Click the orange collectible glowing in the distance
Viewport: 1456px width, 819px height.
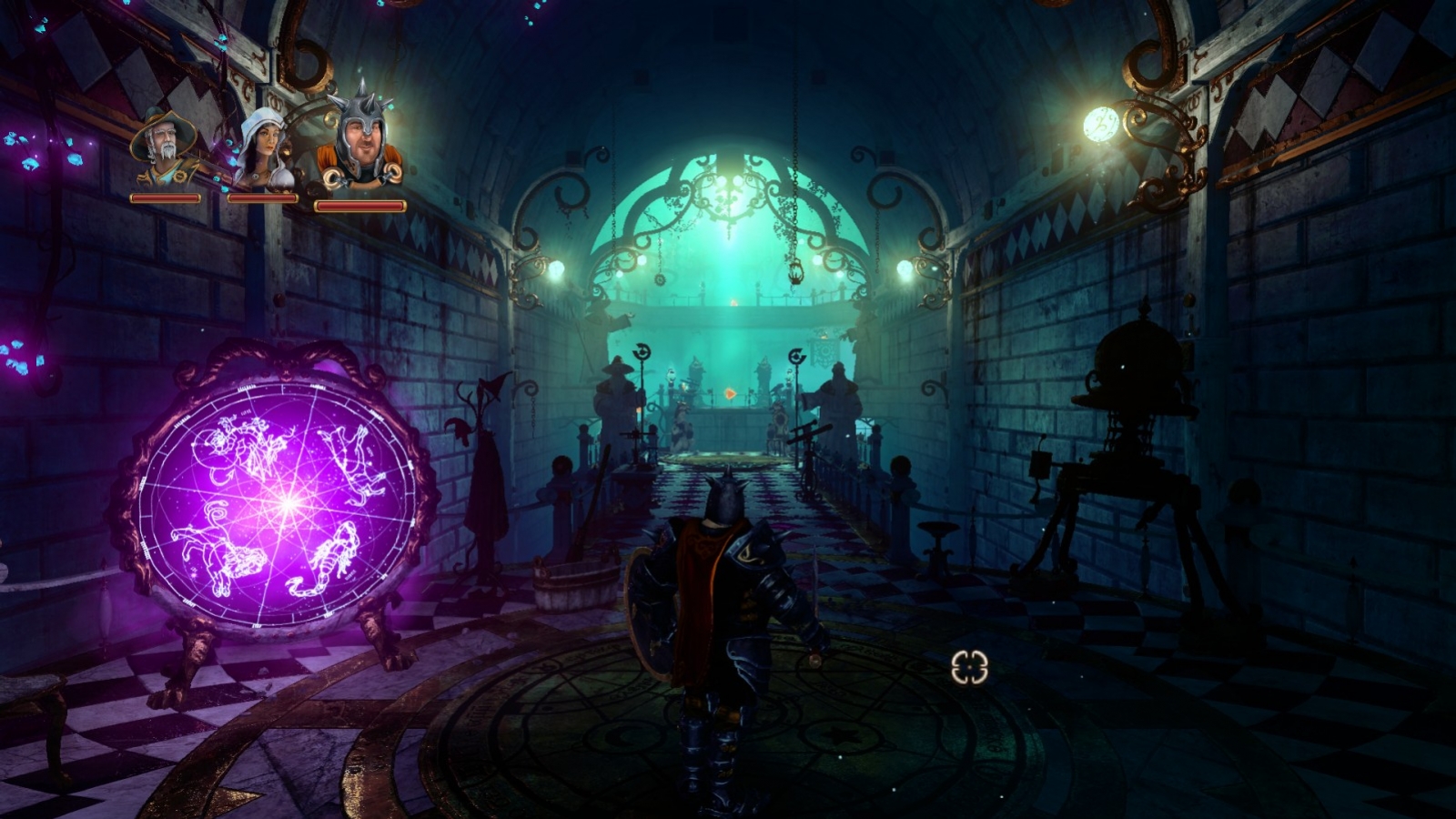coord(730,394)
